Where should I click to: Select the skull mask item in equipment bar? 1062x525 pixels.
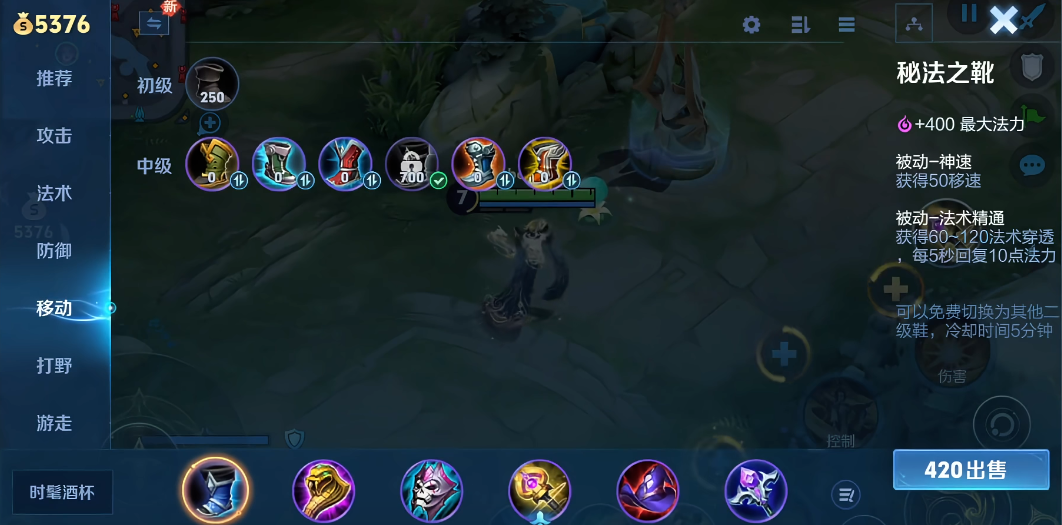(431, 490)
